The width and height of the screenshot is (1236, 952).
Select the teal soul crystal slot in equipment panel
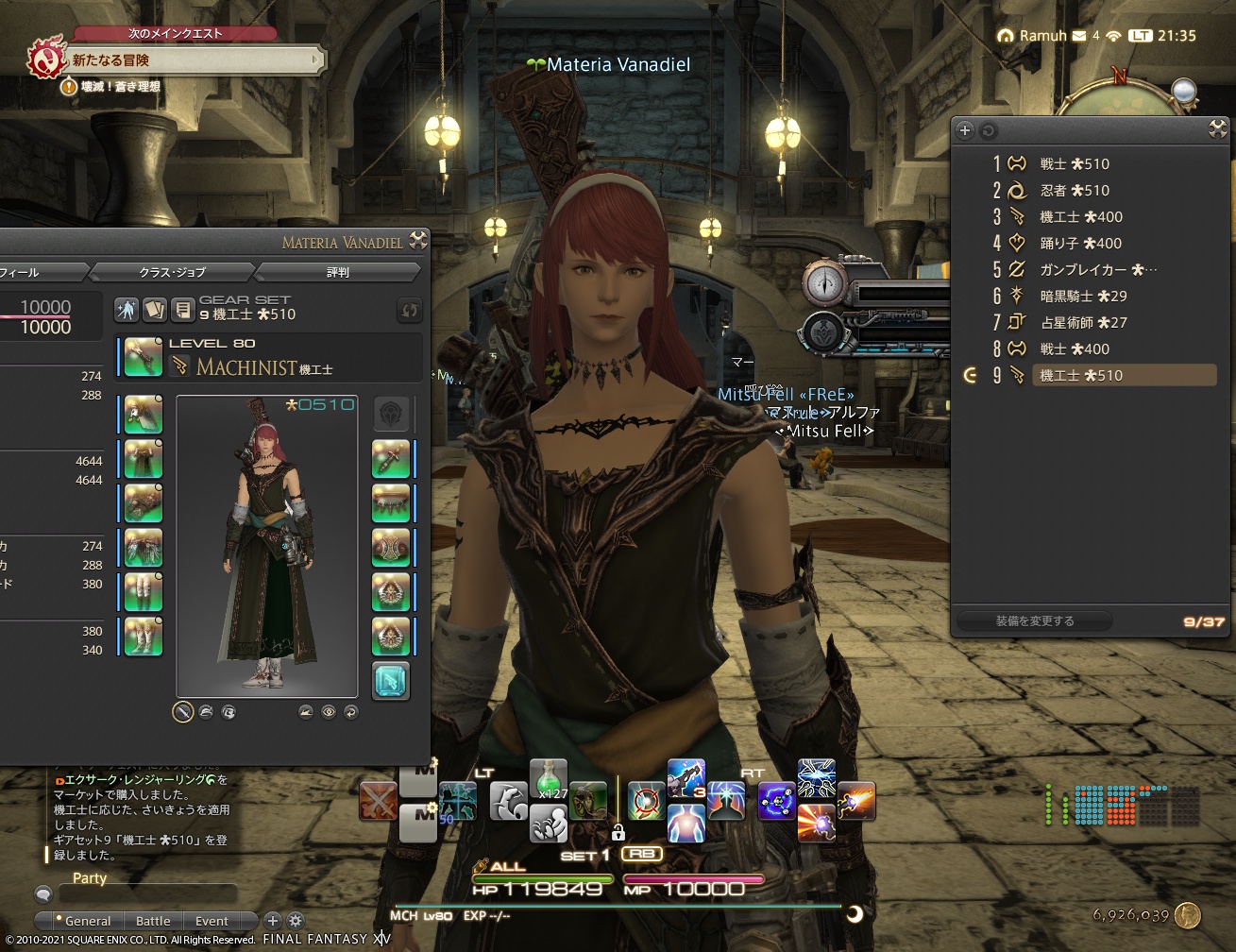tap(391, 682)
